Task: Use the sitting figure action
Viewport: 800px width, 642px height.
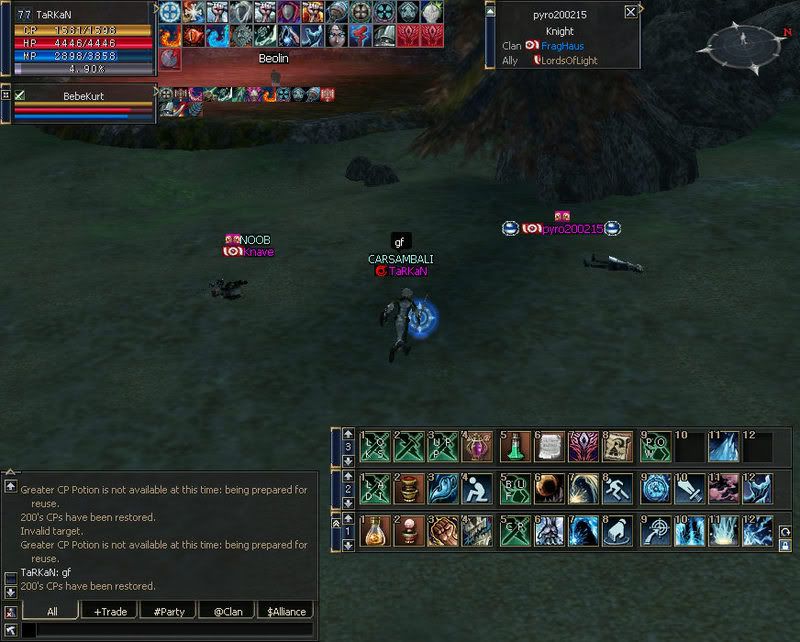Action: (x=479, y=488)
